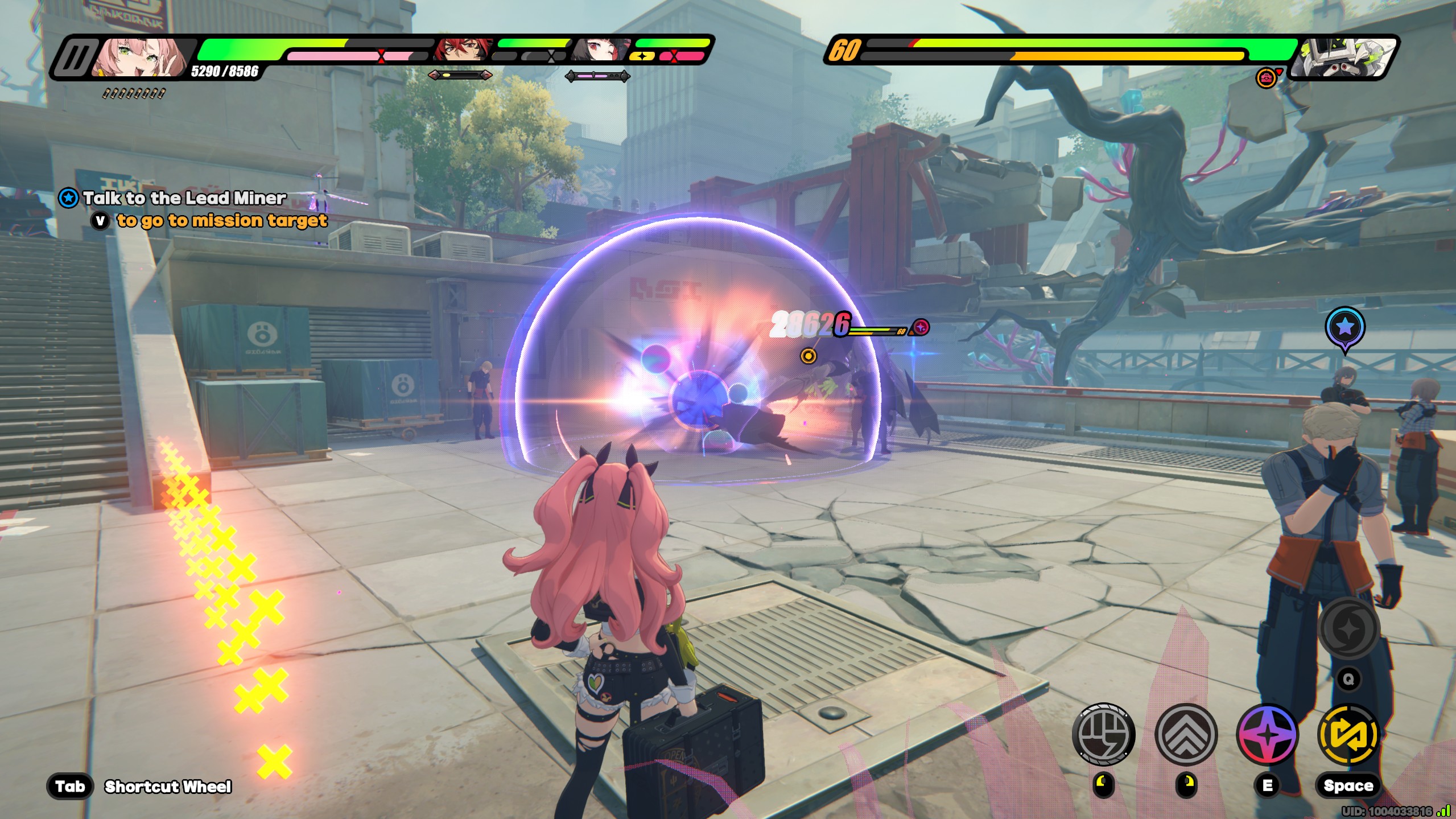Select the boss enemy portrait

pos(1343,58)
